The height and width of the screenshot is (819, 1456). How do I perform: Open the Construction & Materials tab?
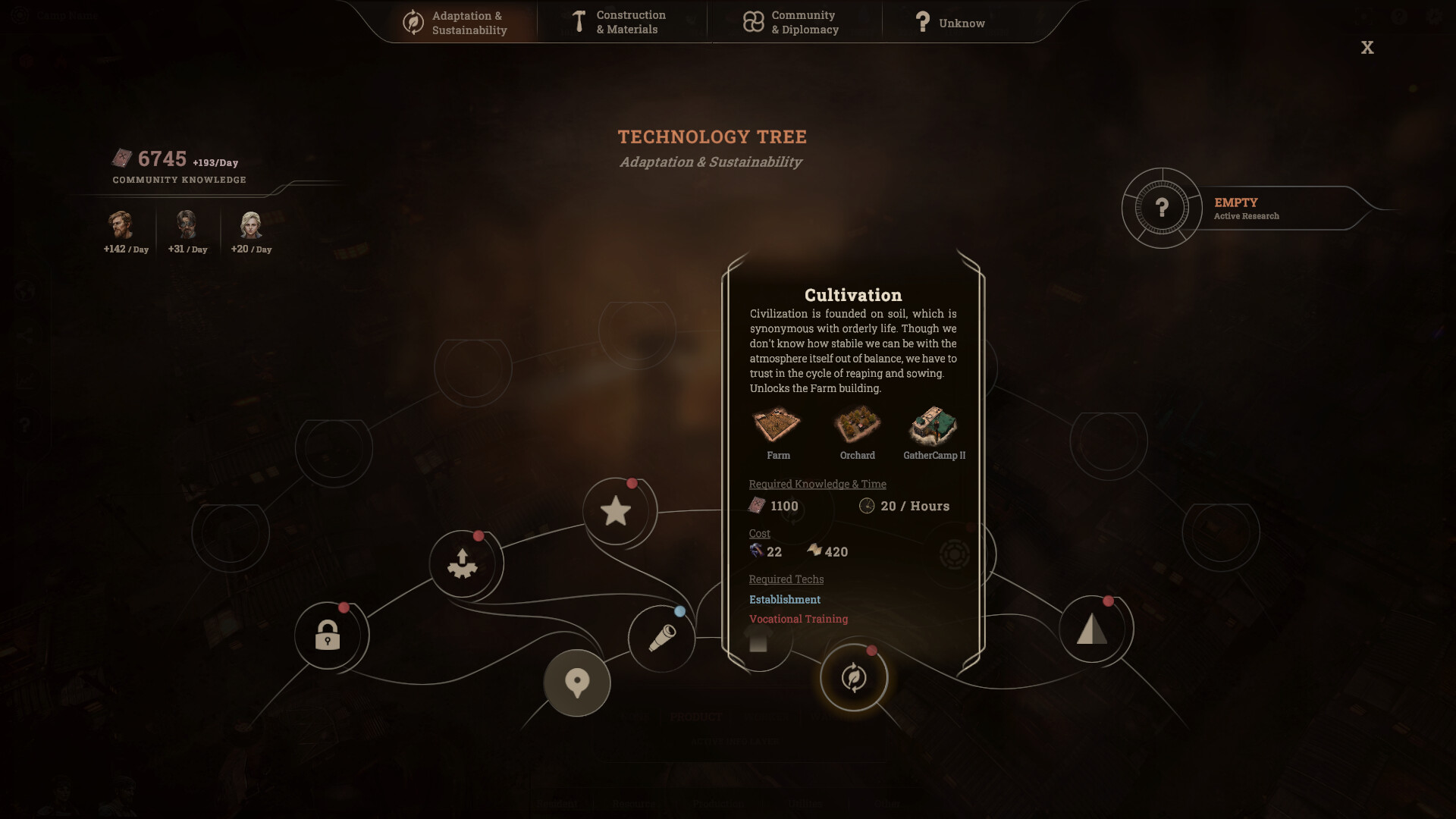623,21
